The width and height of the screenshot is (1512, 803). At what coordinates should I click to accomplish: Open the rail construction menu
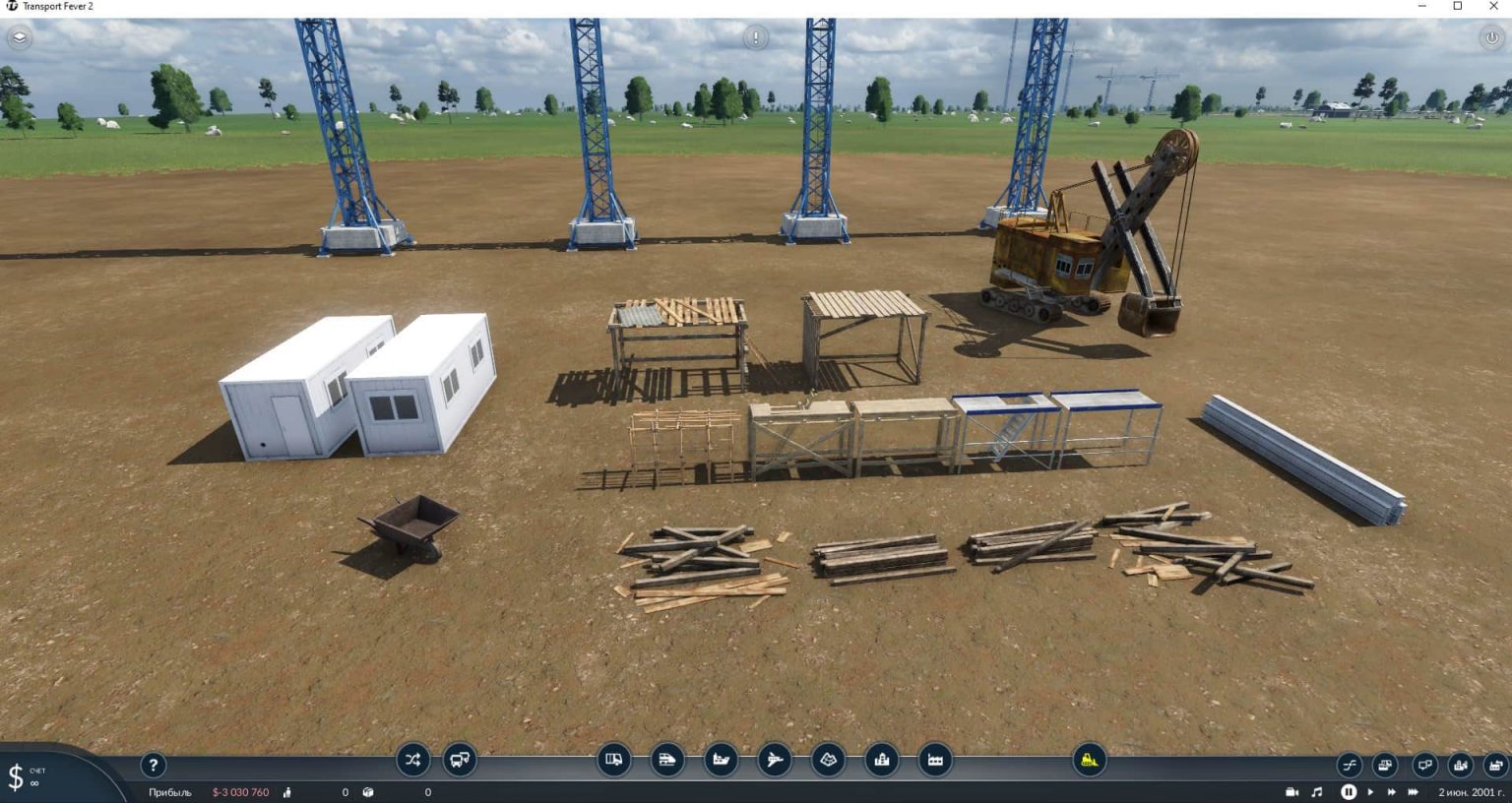(x=668, y=760)
